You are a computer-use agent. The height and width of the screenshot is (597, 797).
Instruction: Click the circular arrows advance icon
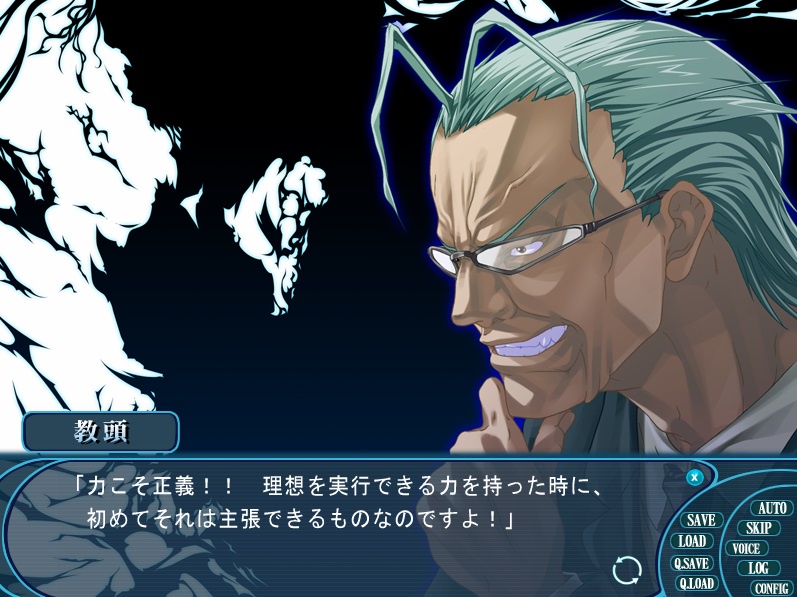(x=627, y=570)
